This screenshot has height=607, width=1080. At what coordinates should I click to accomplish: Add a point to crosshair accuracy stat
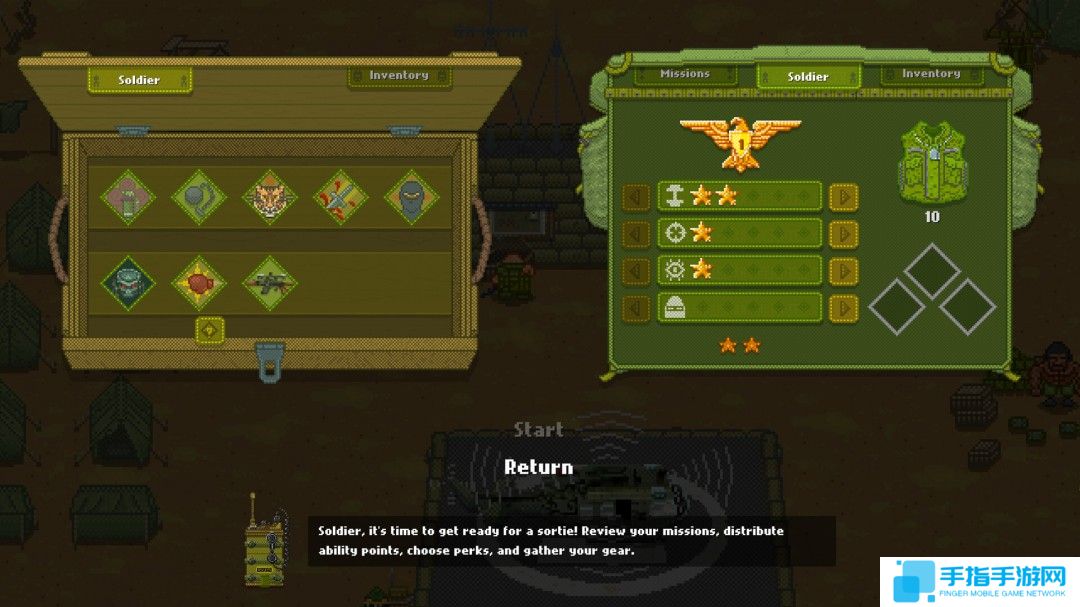point(843,233)
